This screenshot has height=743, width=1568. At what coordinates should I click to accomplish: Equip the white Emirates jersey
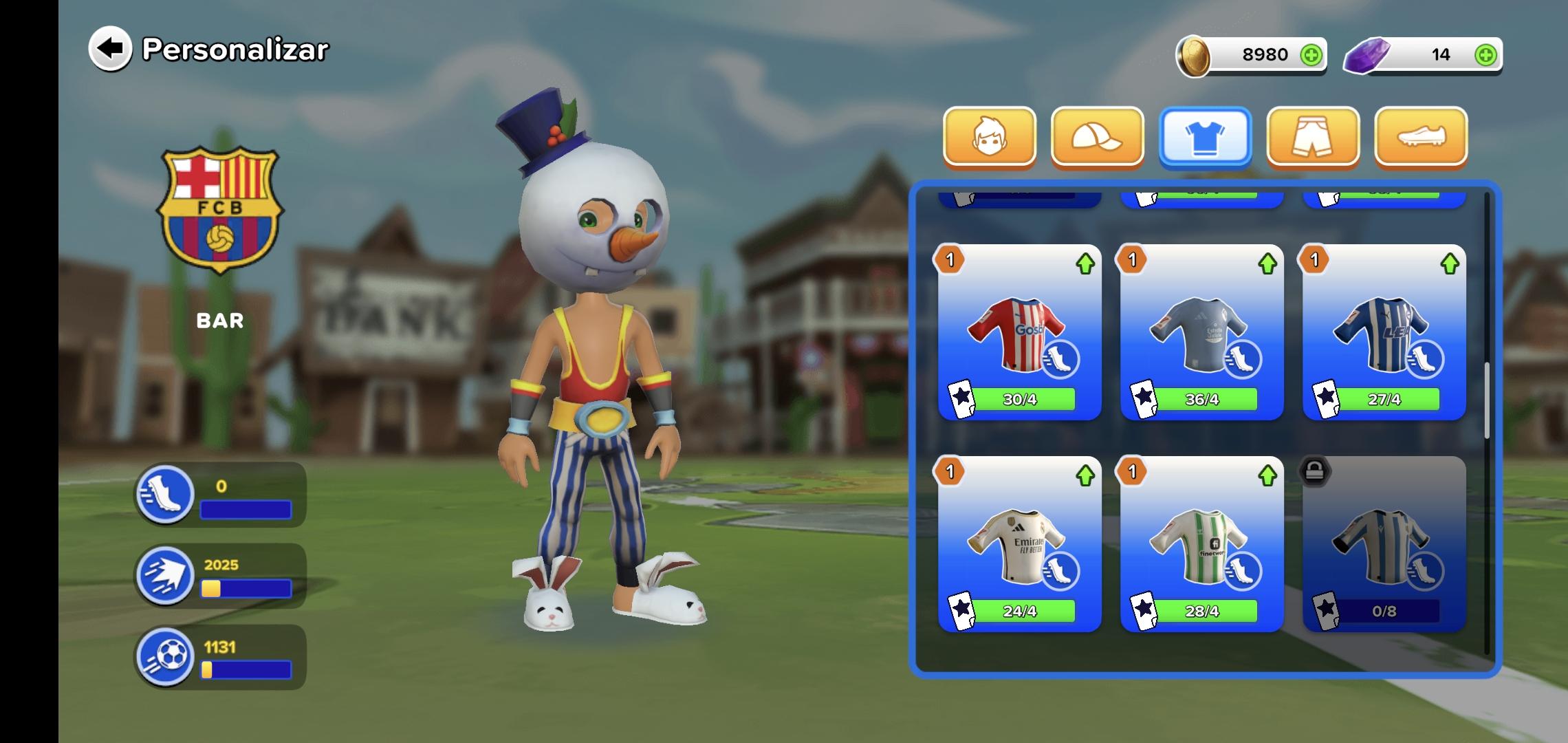pyautogui.click(x=1019, y=544)
